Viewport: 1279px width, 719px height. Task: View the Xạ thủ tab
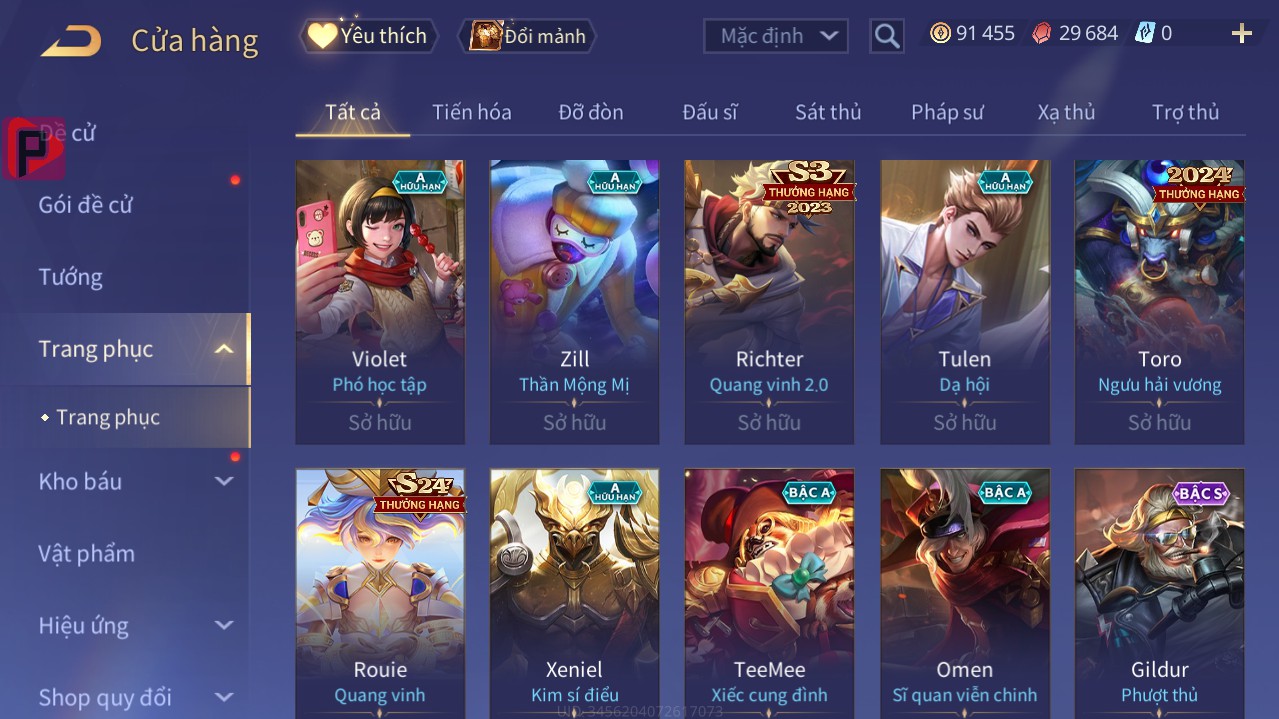pos(1066,112)
